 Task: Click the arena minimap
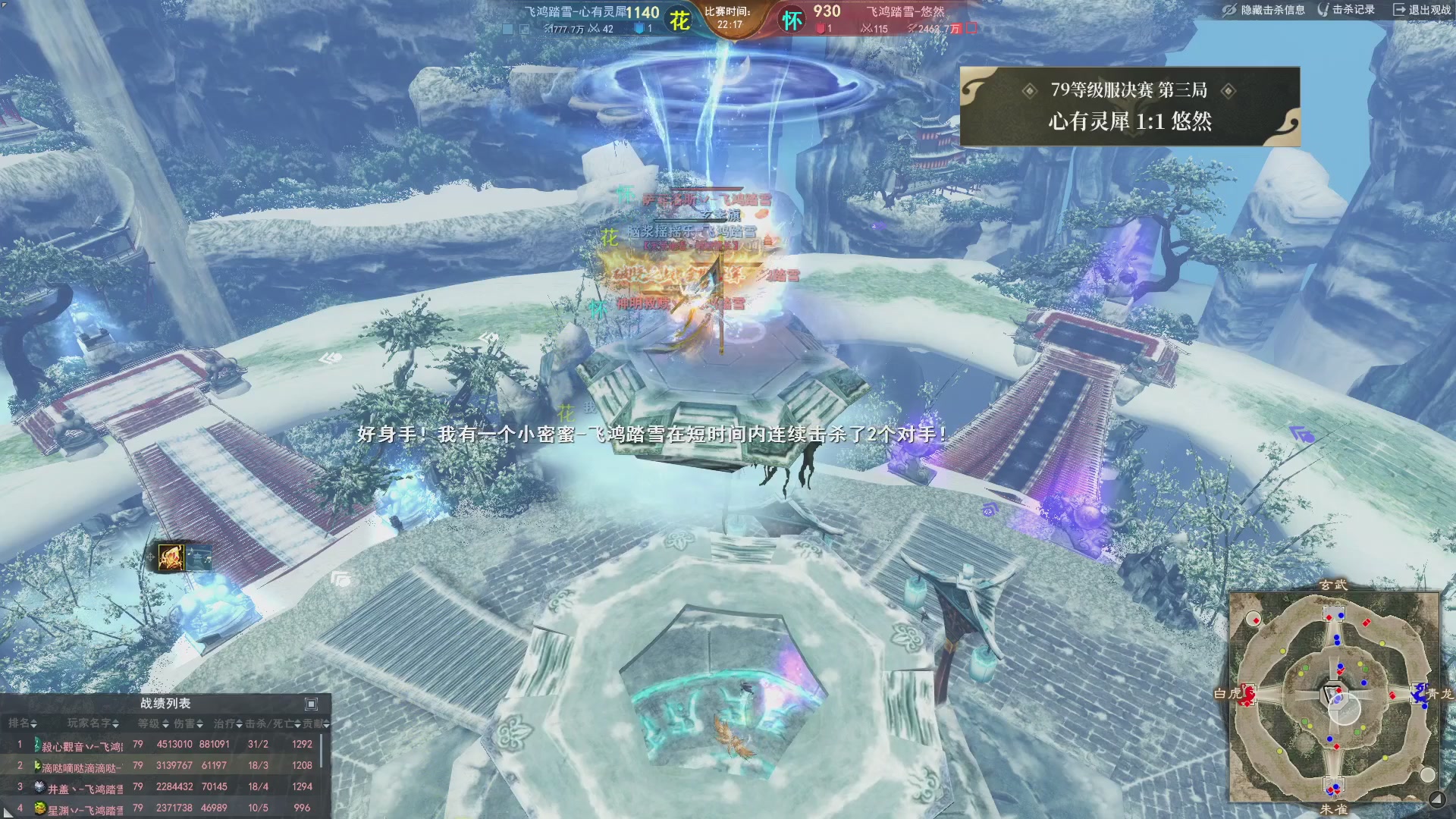point(1333,697)
